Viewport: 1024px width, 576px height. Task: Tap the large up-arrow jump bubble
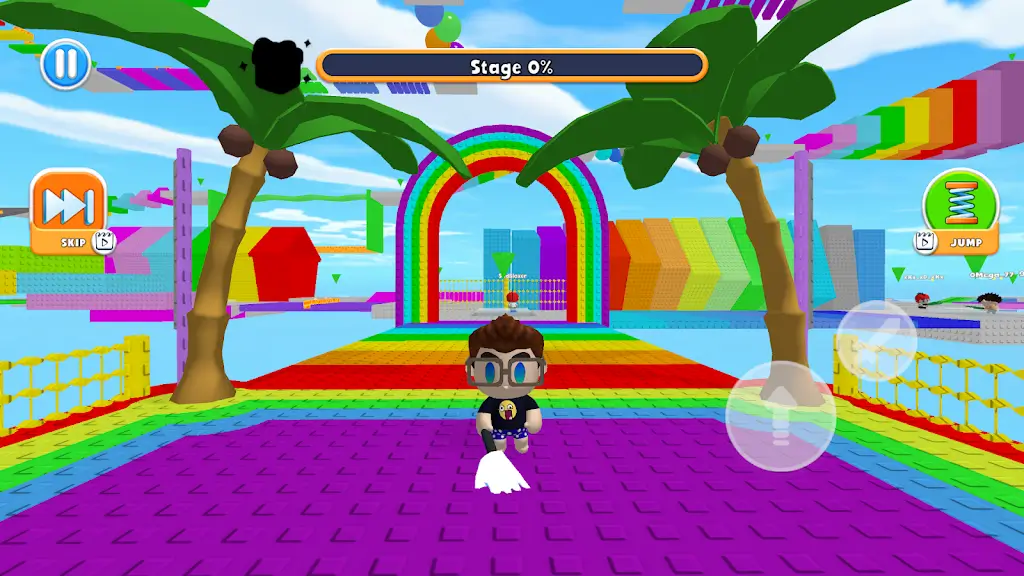pyautogui.click(x=780, y=414)
